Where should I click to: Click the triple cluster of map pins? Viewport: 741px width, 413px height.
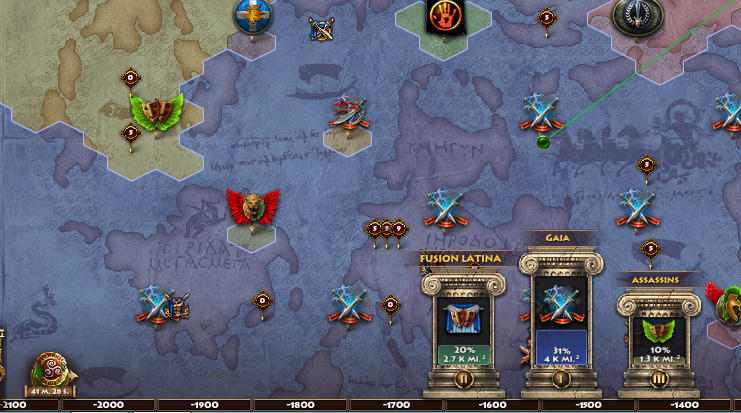click(x=386, y=230)
